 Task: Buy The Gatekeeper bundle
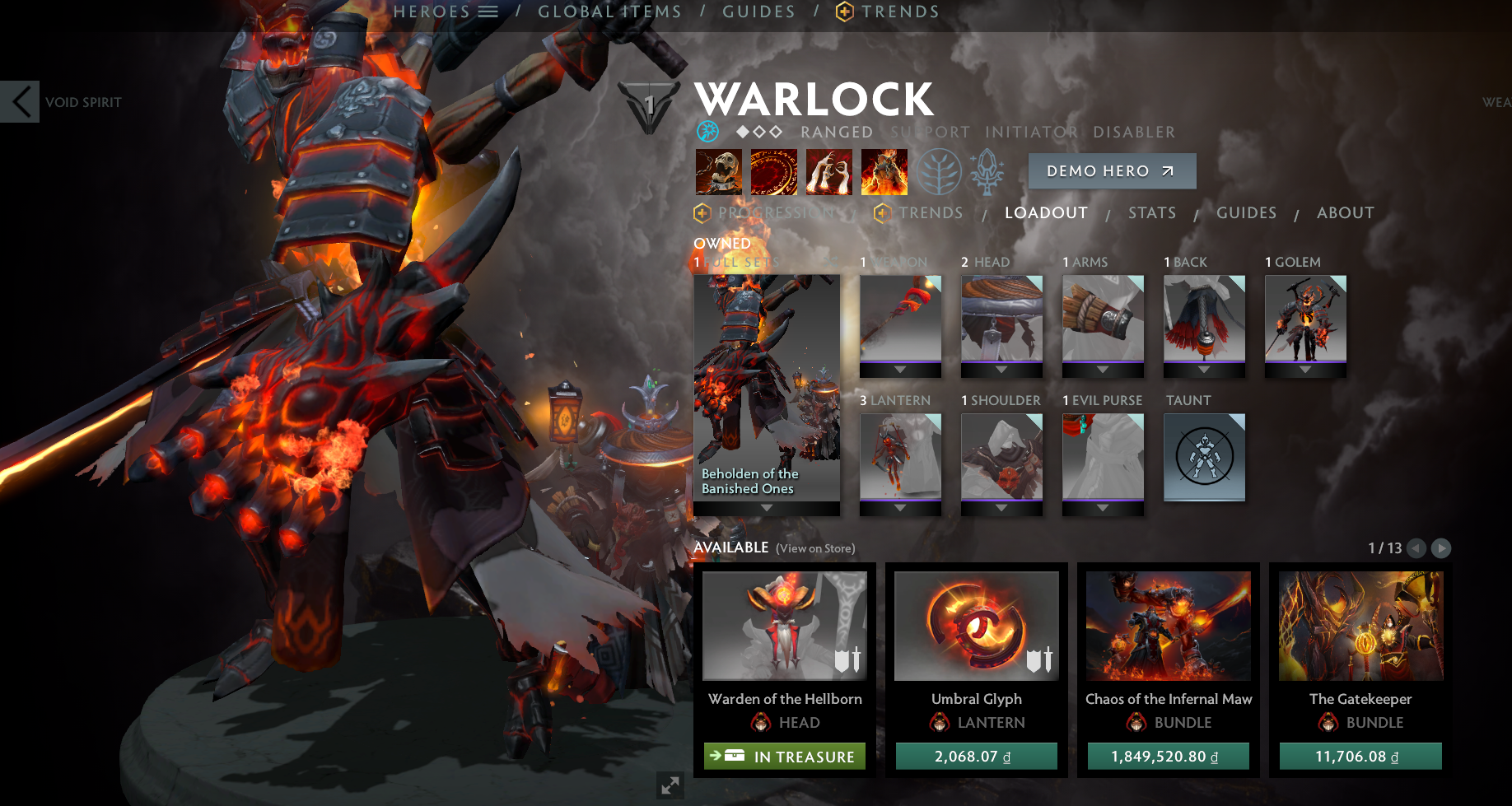pos(1360,757)
